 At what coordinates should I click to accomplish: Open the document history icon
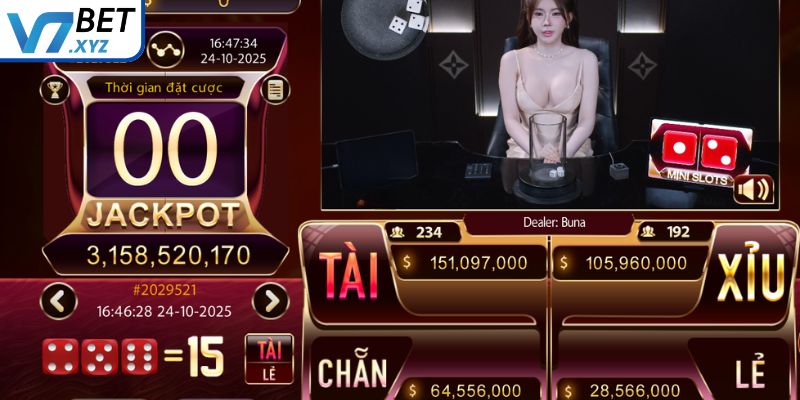273,89
